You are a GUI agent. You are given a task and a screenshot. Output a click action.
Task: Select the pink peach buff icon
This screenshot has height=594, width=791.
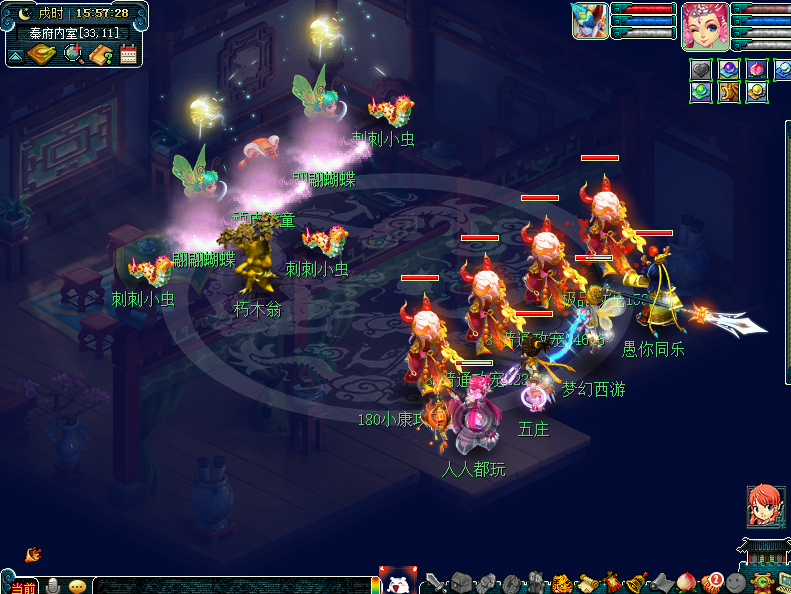(757, 70)
